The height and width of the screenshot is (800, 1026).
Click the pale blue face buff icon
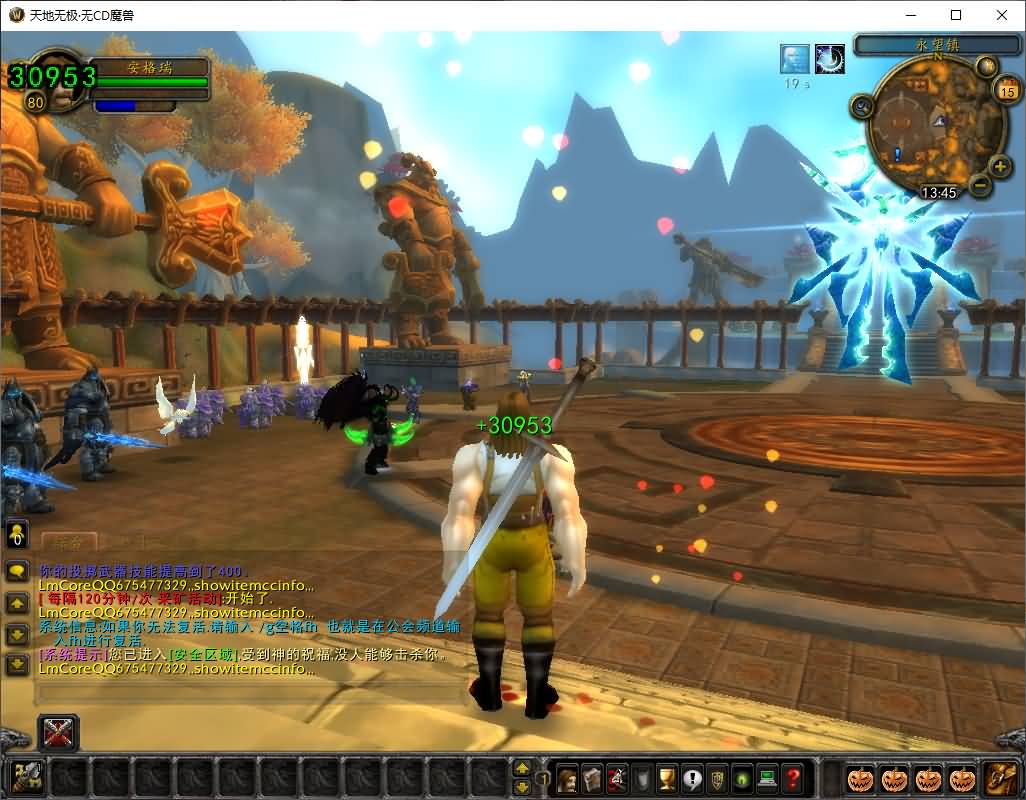(795, 59)
